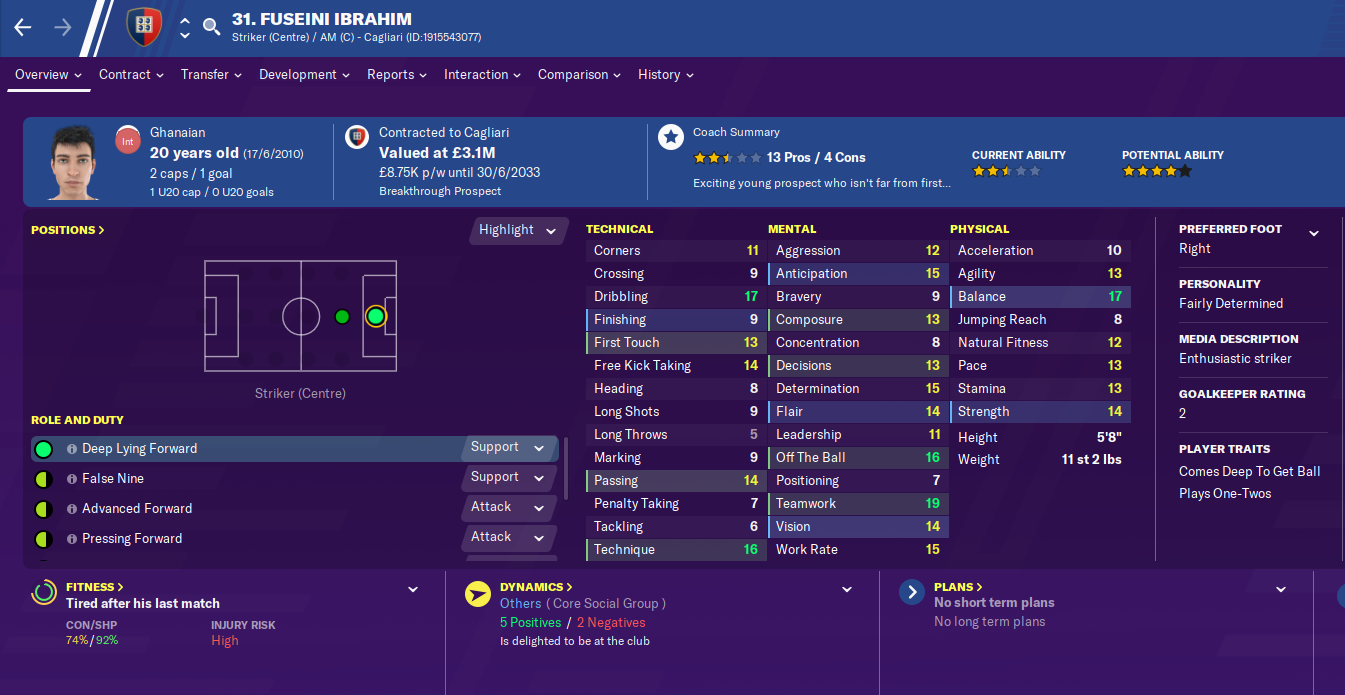This screenshot has height=695, width=1345.
Task: Open the Plans panel link
Action: [958, 587]
